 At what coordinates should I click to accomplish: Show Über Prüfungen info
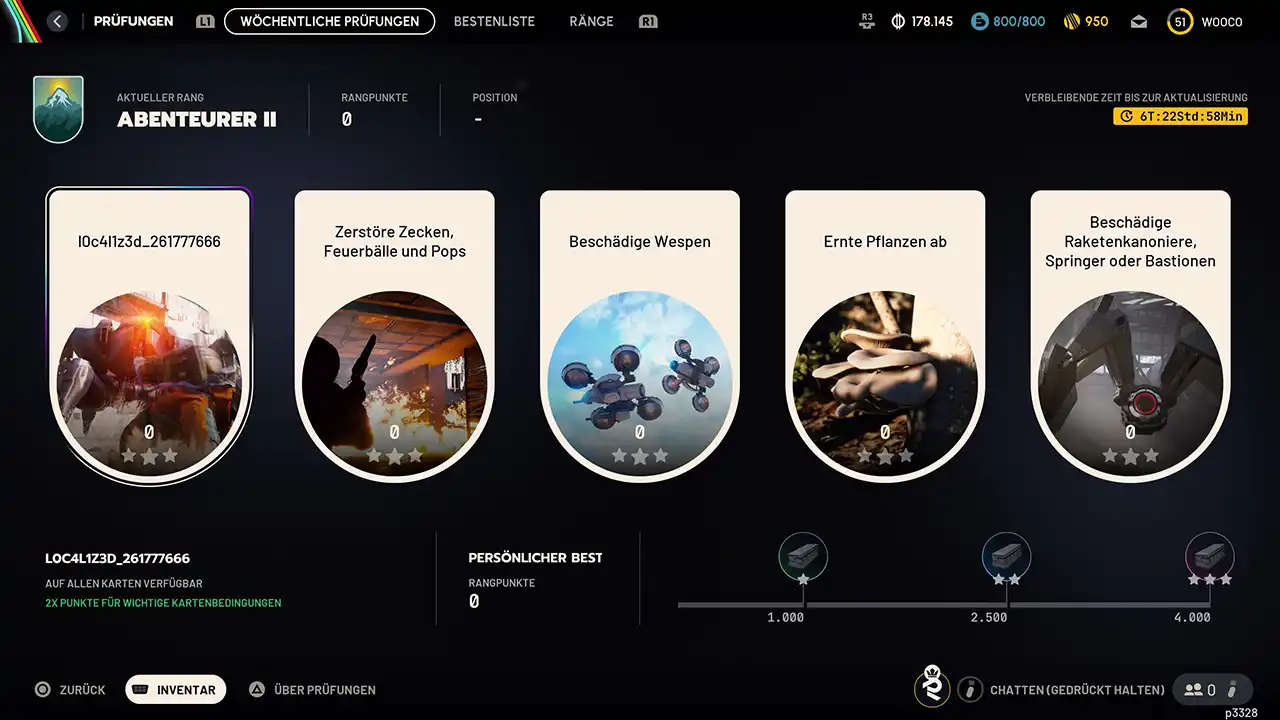click(x=313, y=690)
